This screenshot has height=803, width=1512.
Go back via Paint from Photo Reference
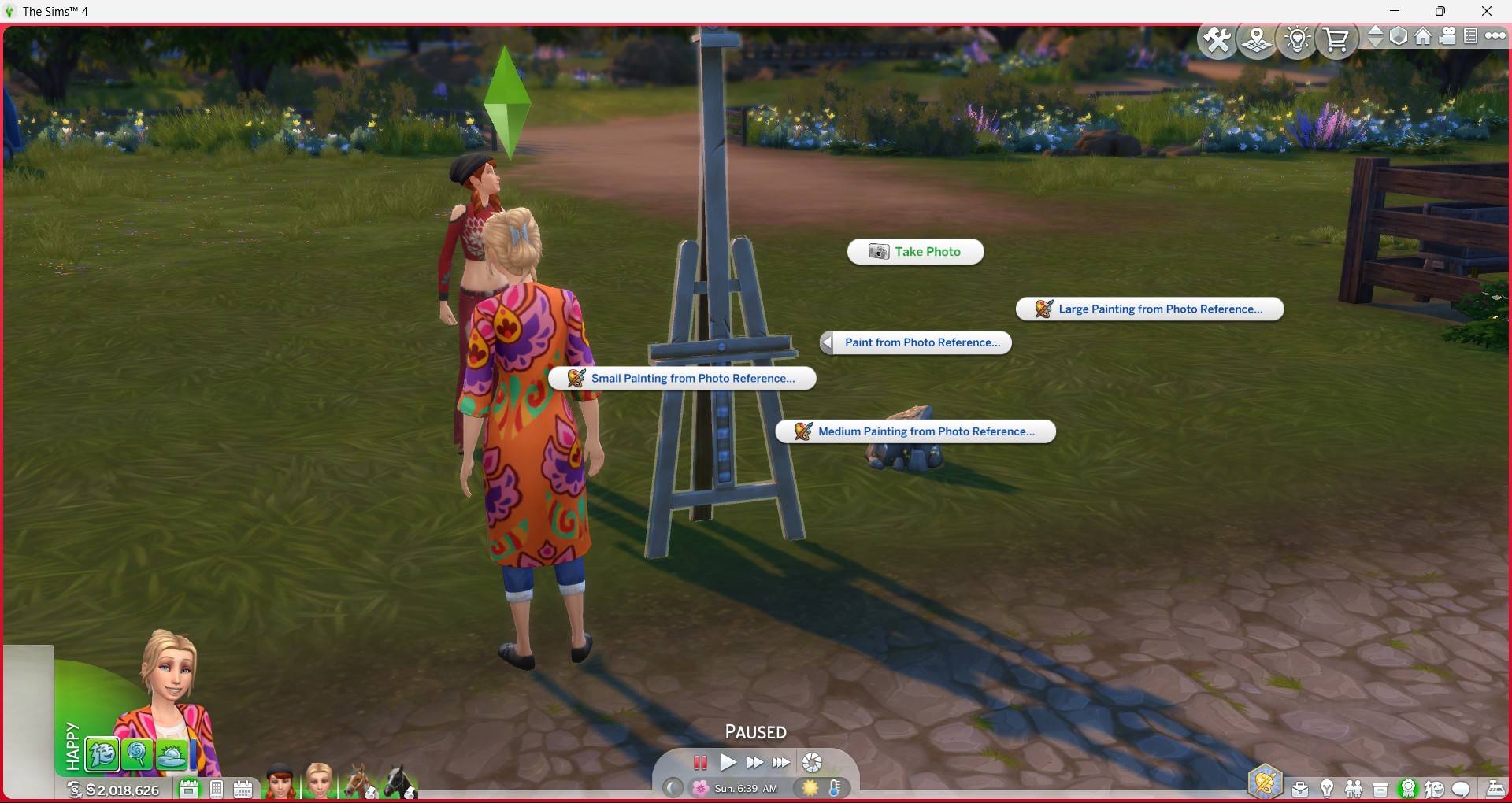915,342
